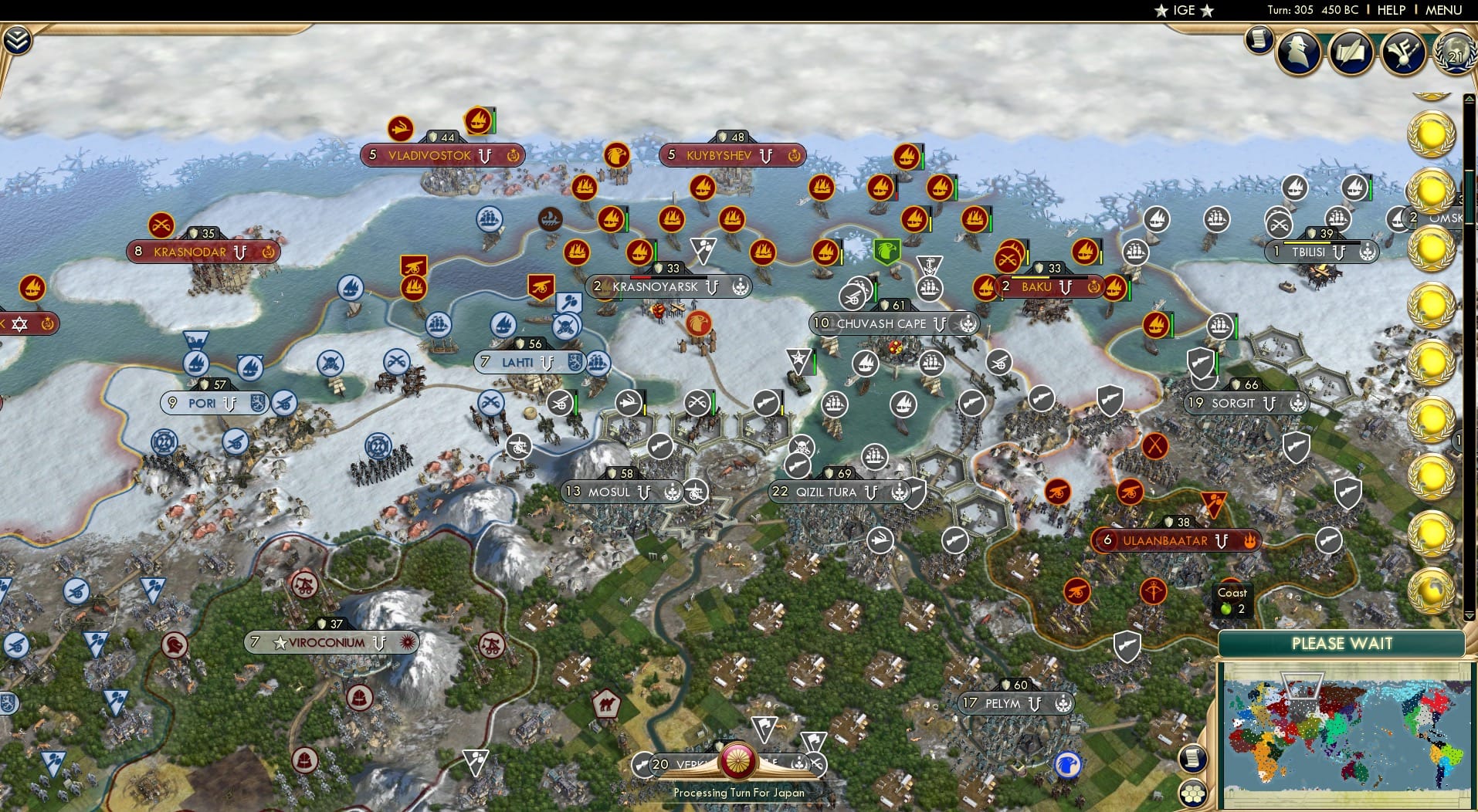Image resolution: width=1478 pixels, height=812 pixels.
Task: Click the Tbilisi city banner
Action: click(x=1313, y=252)
